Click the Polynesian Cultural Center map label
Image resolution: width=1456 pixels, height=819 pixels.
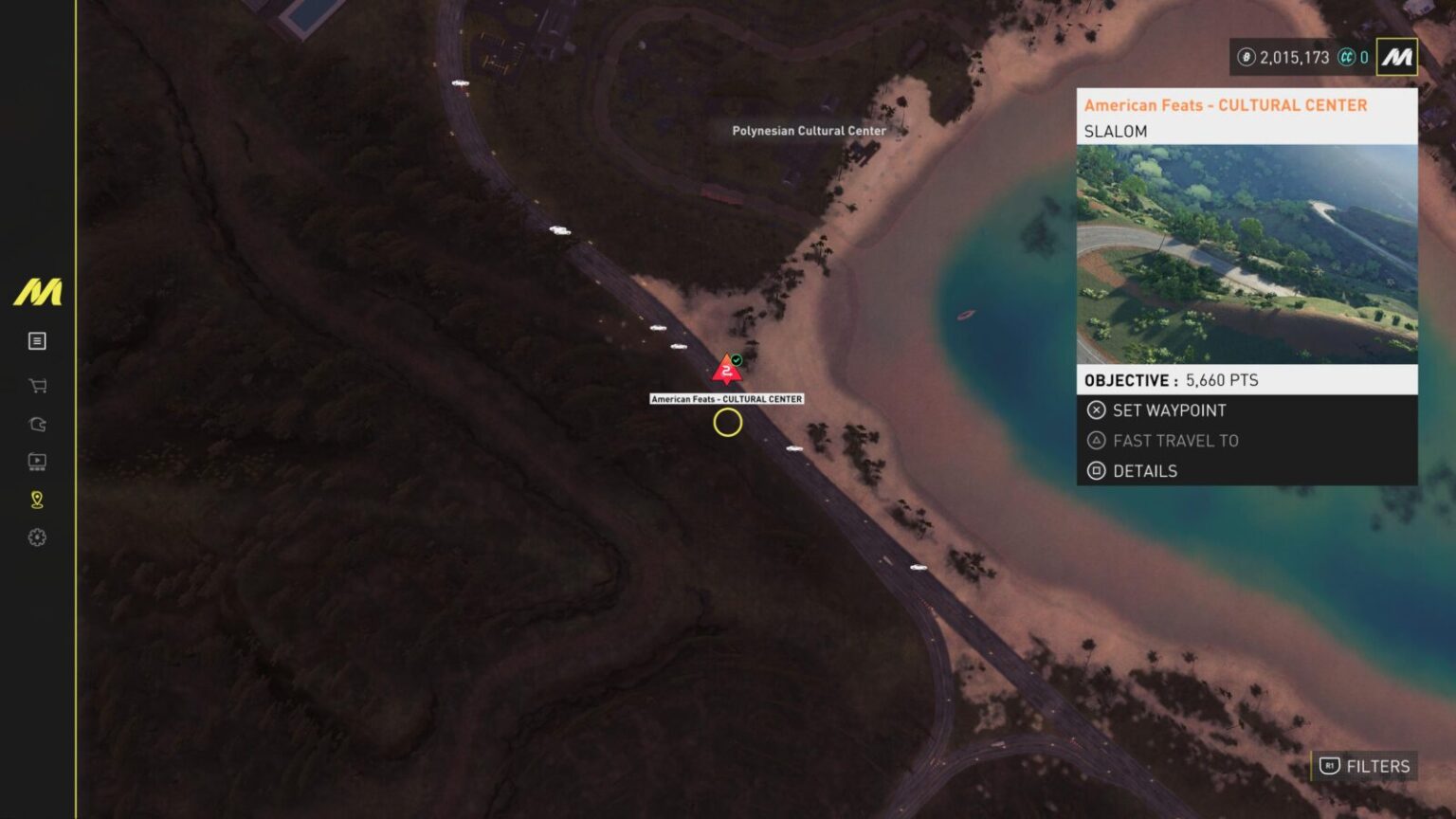click(809, 131)
